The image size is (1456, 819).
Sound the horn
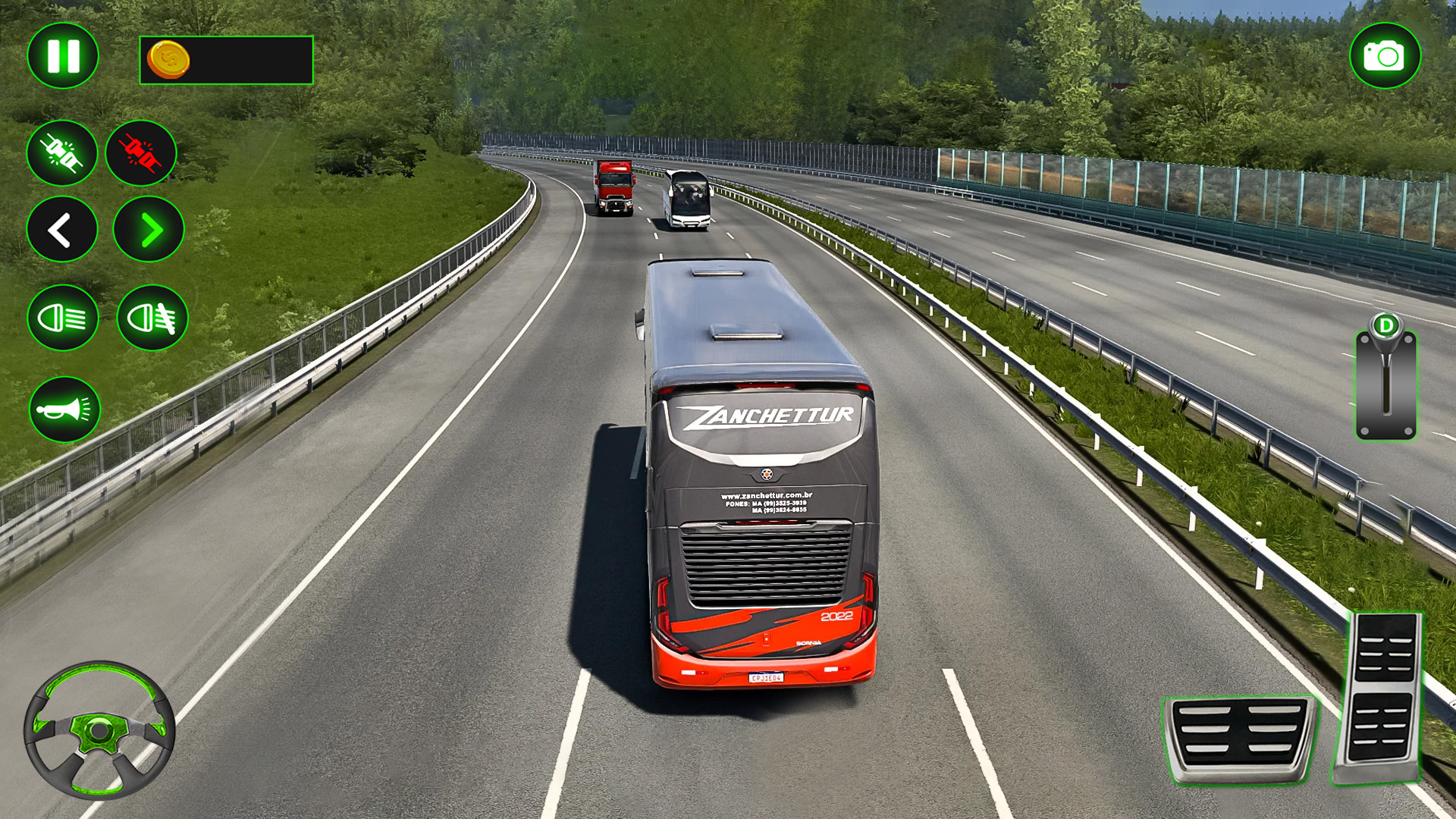click(x=63, y=407)
